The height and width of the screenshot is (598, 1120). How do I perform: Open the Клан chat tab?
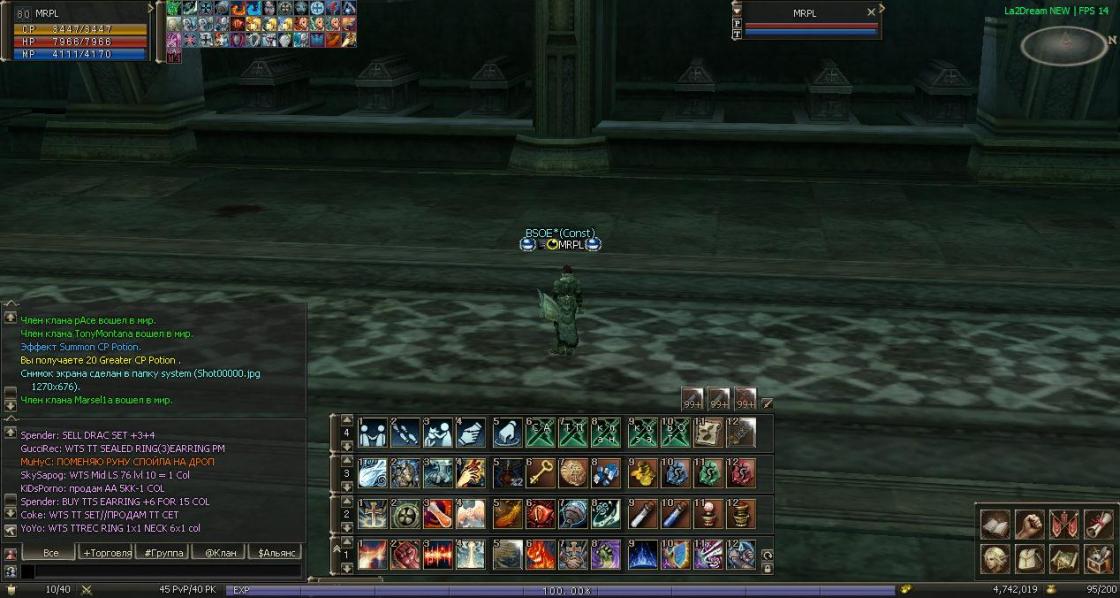coord(219,552)
